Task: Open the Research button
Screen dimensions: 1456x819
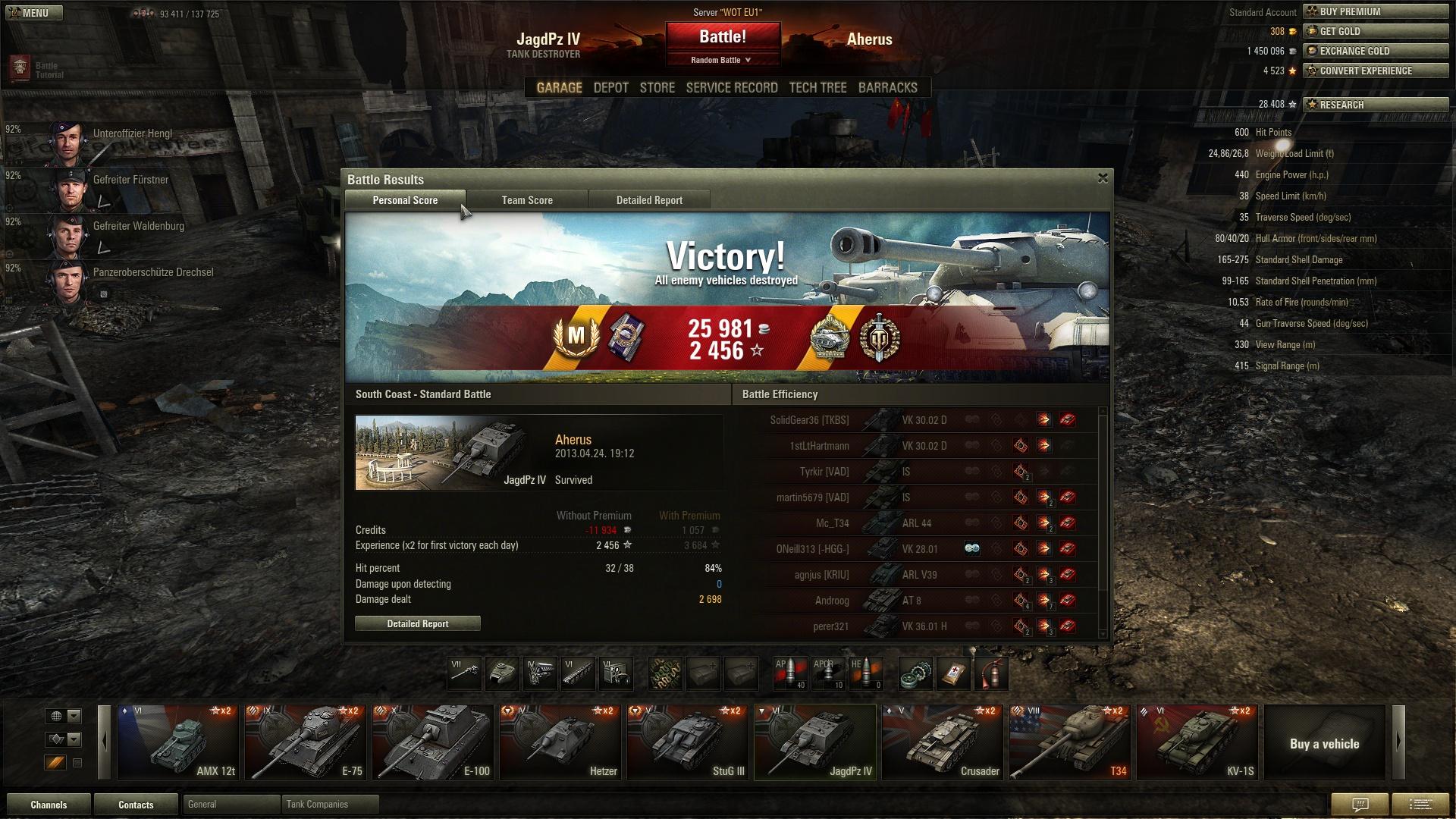Action: 1376,105
